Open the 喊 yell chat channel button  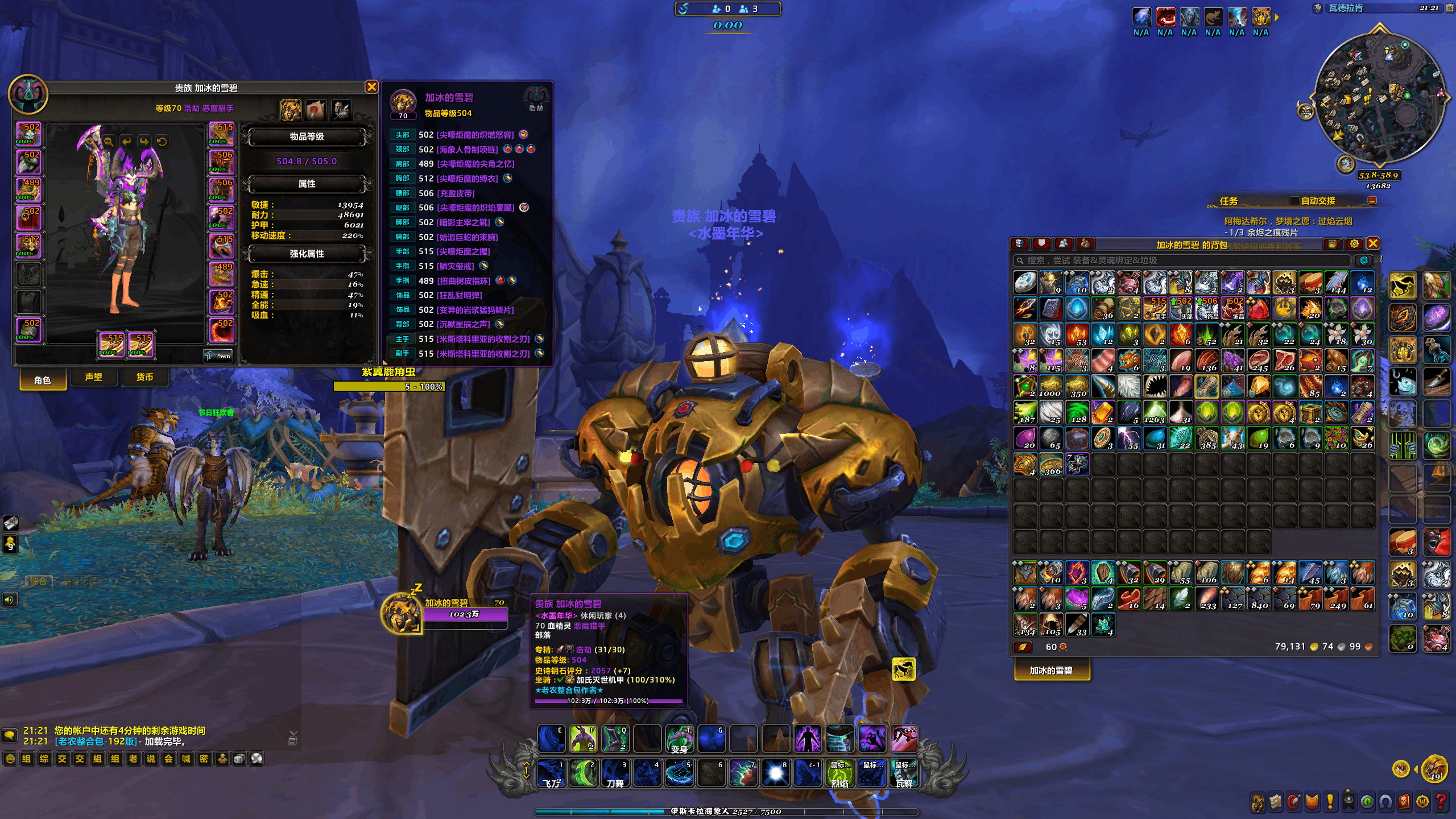186,759
